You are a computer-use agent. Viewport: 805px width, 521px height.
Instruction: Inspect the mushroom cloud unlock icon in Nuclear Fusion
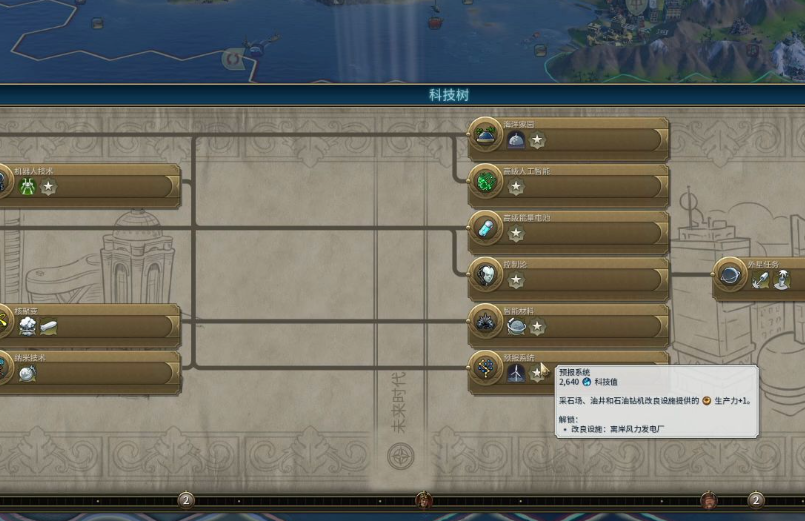point(27,326)
